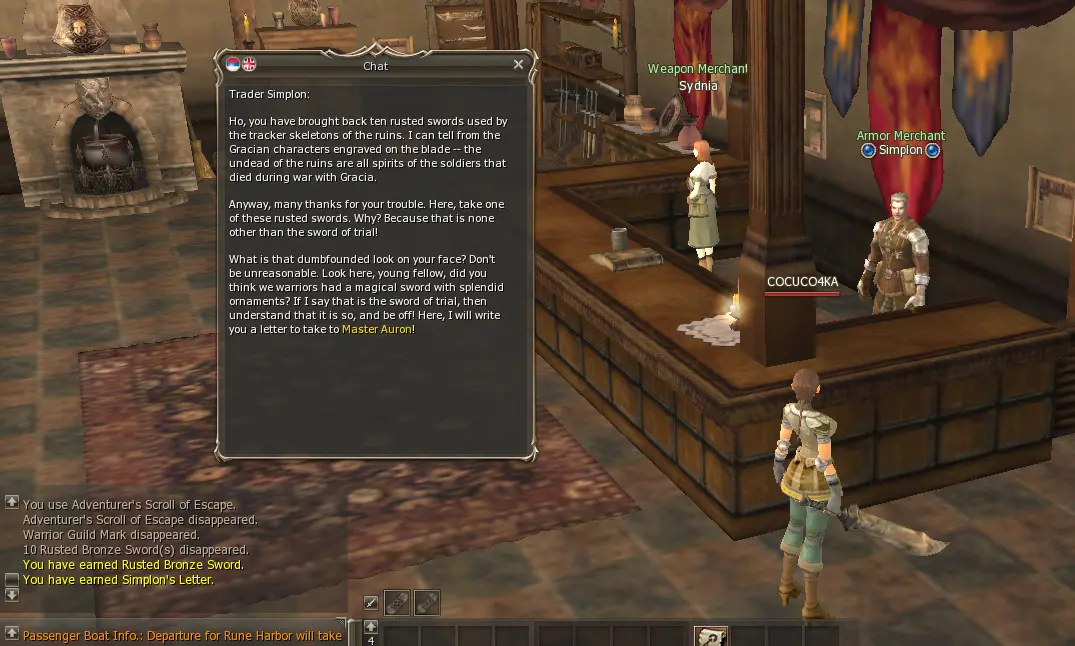Close the Chat dialogue window
1075x646 pixels.
pyautogui.click(x=518, y=65)
